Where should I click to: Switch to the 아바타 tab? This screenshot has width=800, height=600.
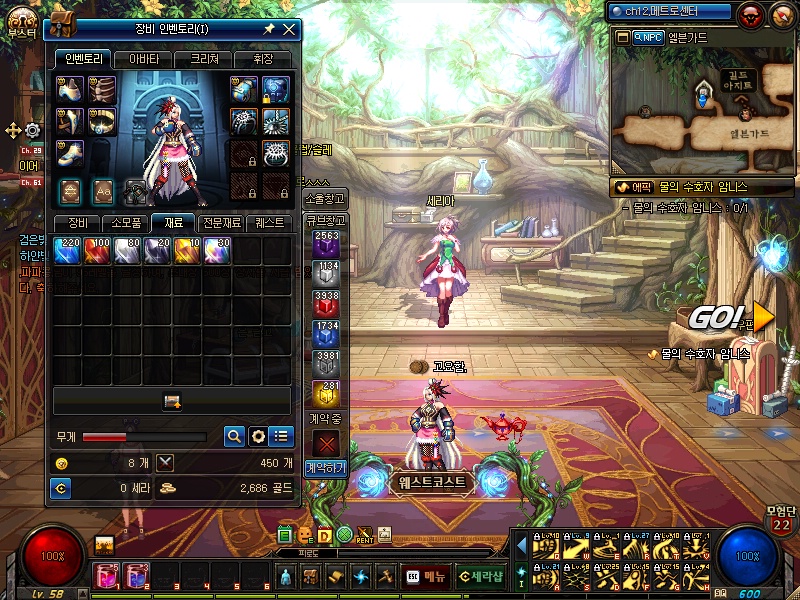click(x=143, y=59)
